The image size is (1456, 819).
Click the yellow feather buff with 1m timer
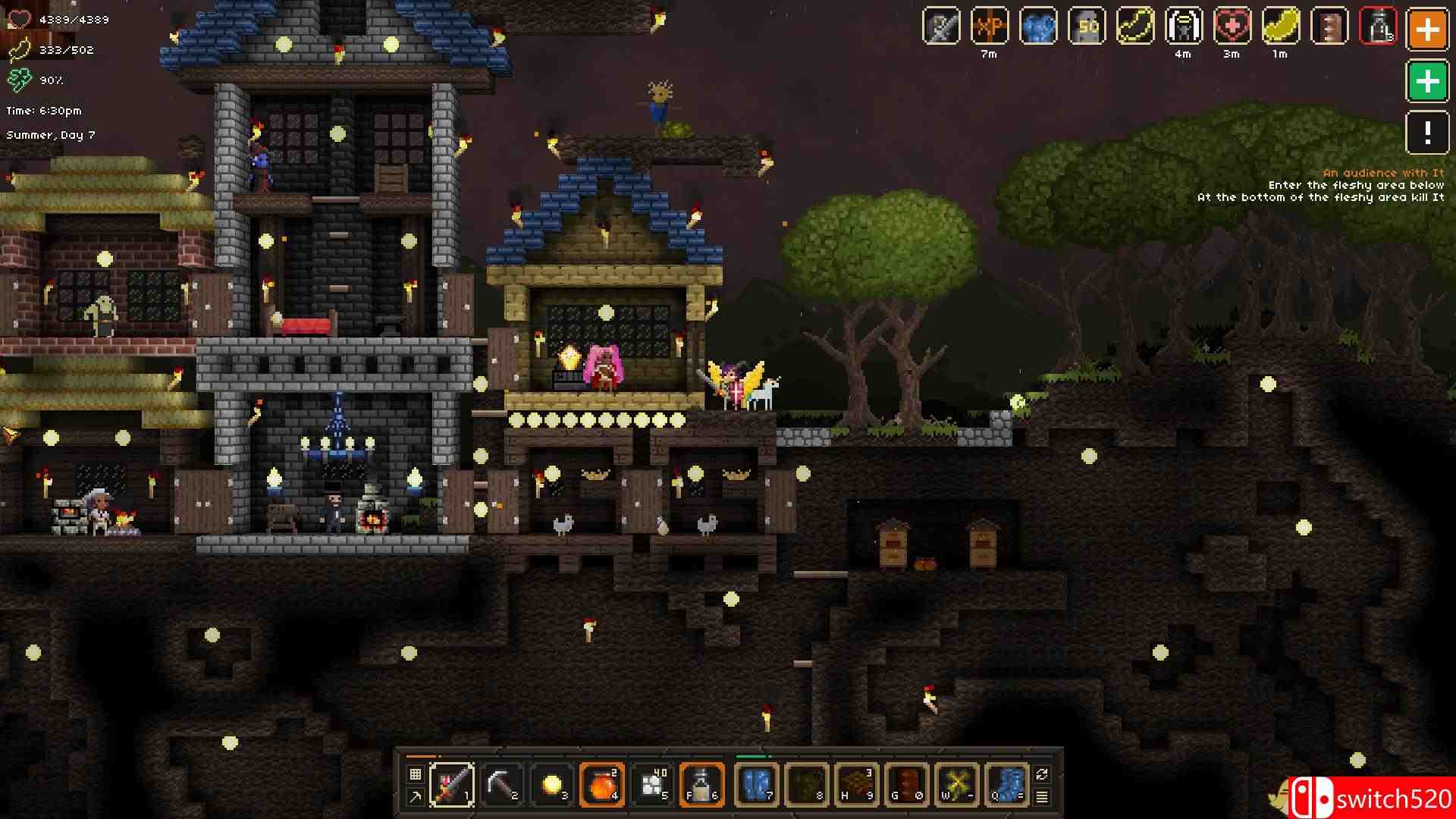[1280, 28]
